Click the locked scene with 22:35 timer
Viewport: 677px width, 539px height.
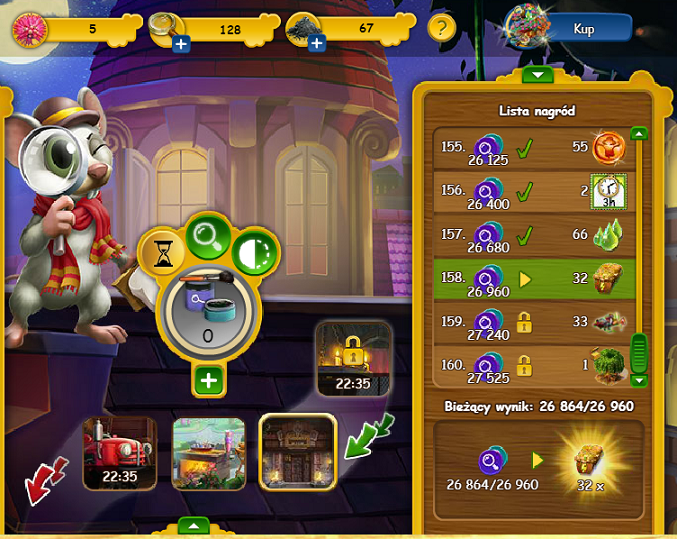(351, 358)
